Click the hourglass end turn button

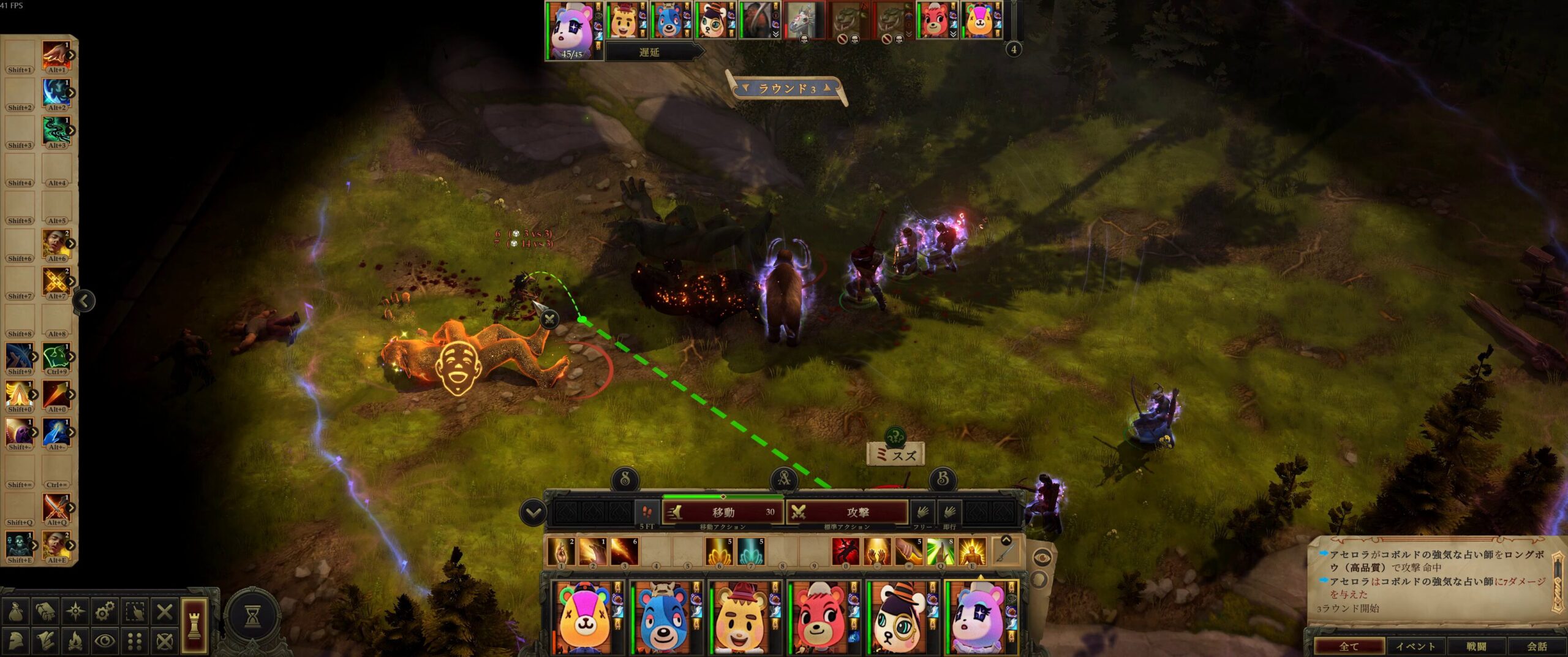coord(252,617)
